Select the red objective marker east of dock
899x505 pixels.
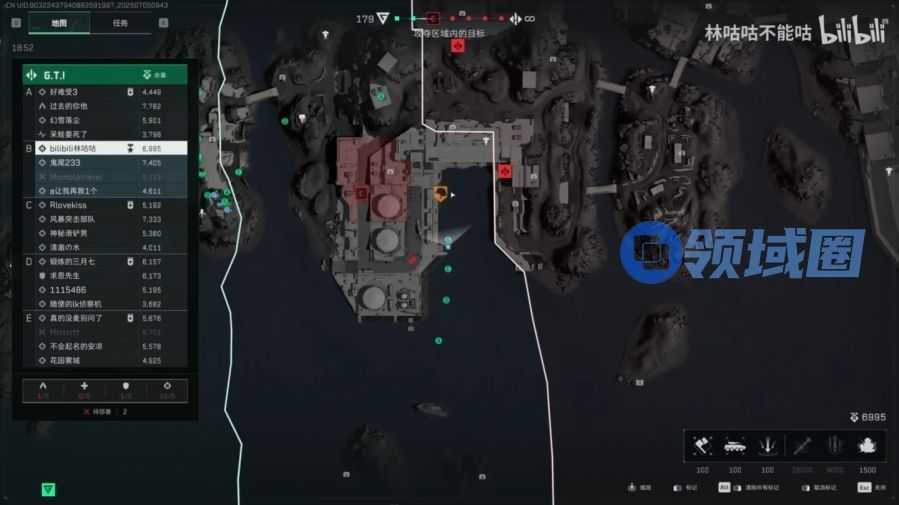tap(505, 171)
